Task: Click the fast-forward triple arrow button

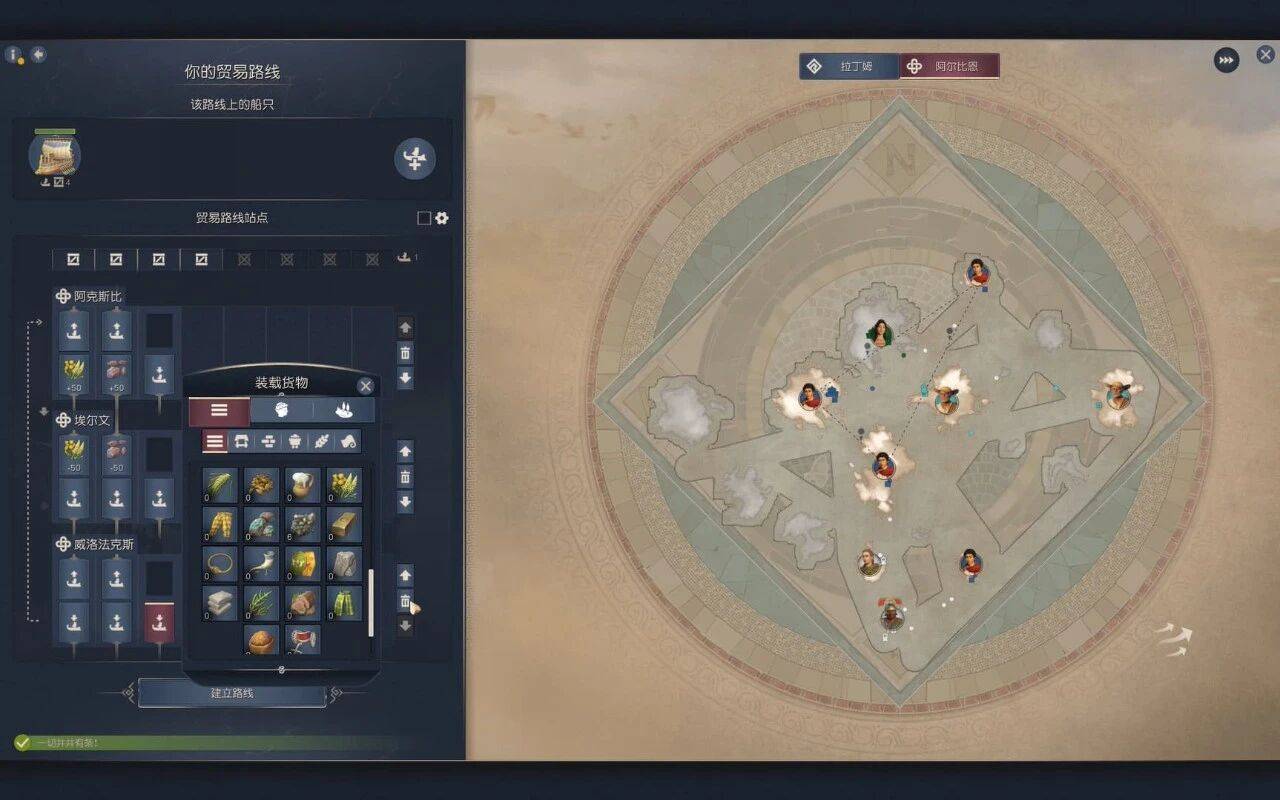Action: (x=1226, y=60)
